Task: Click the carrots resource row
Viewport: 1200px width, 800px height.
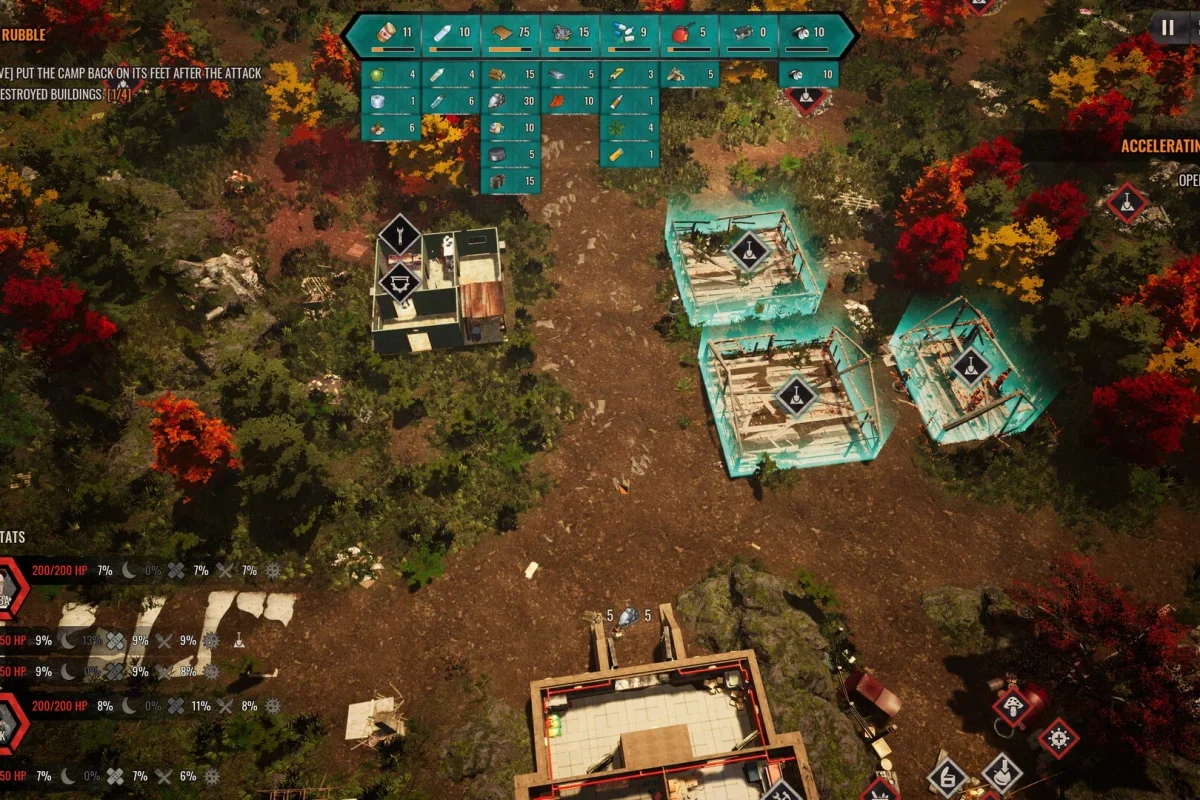Action: [x=570, y=101]
